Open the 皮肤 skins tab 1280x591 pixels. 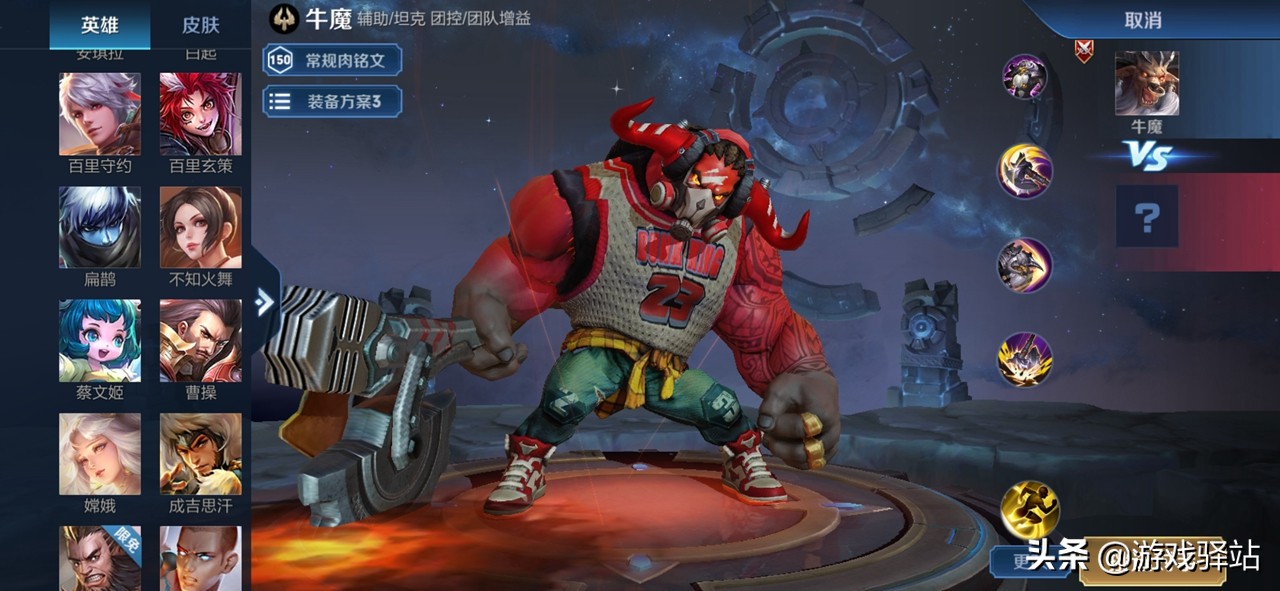[200, 25]
